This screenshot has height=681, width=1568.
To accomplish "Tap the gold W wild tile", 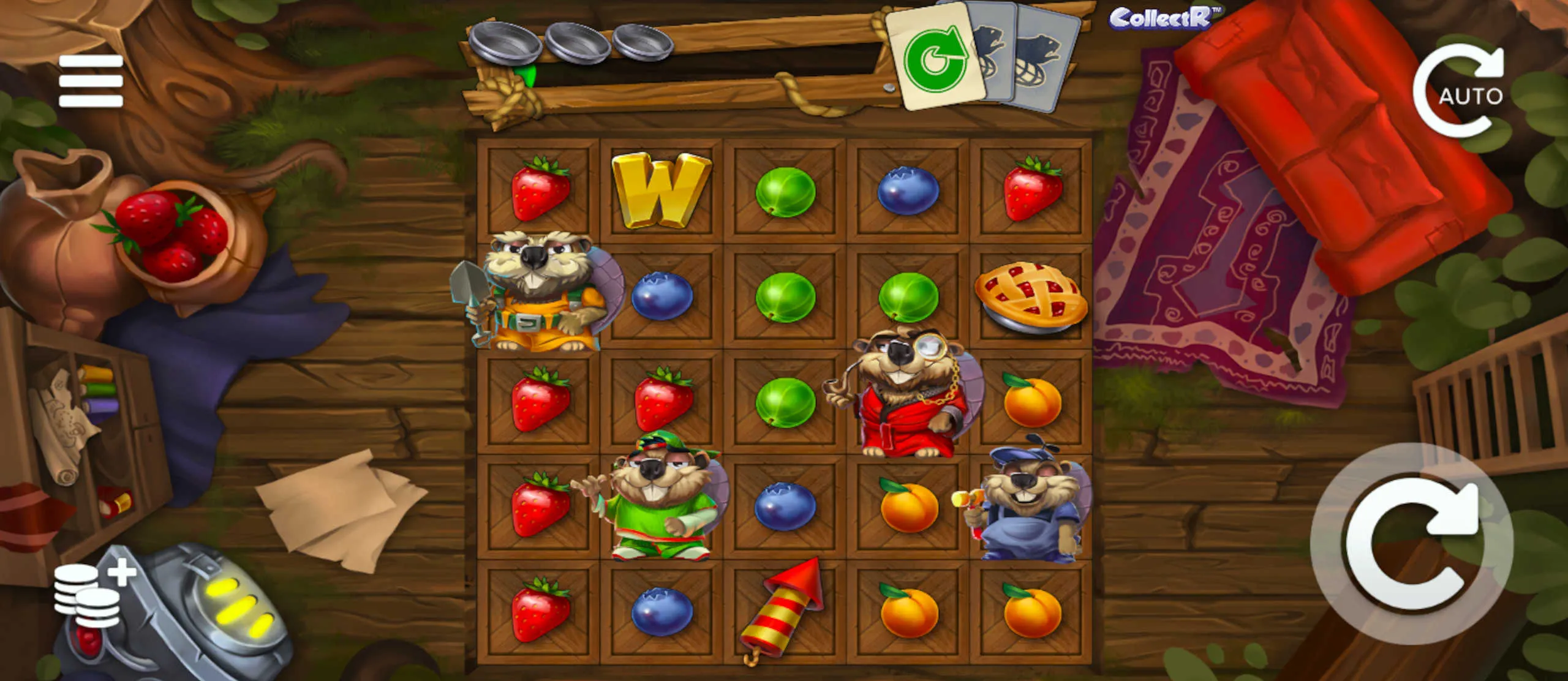I will (x=660, y=190).
